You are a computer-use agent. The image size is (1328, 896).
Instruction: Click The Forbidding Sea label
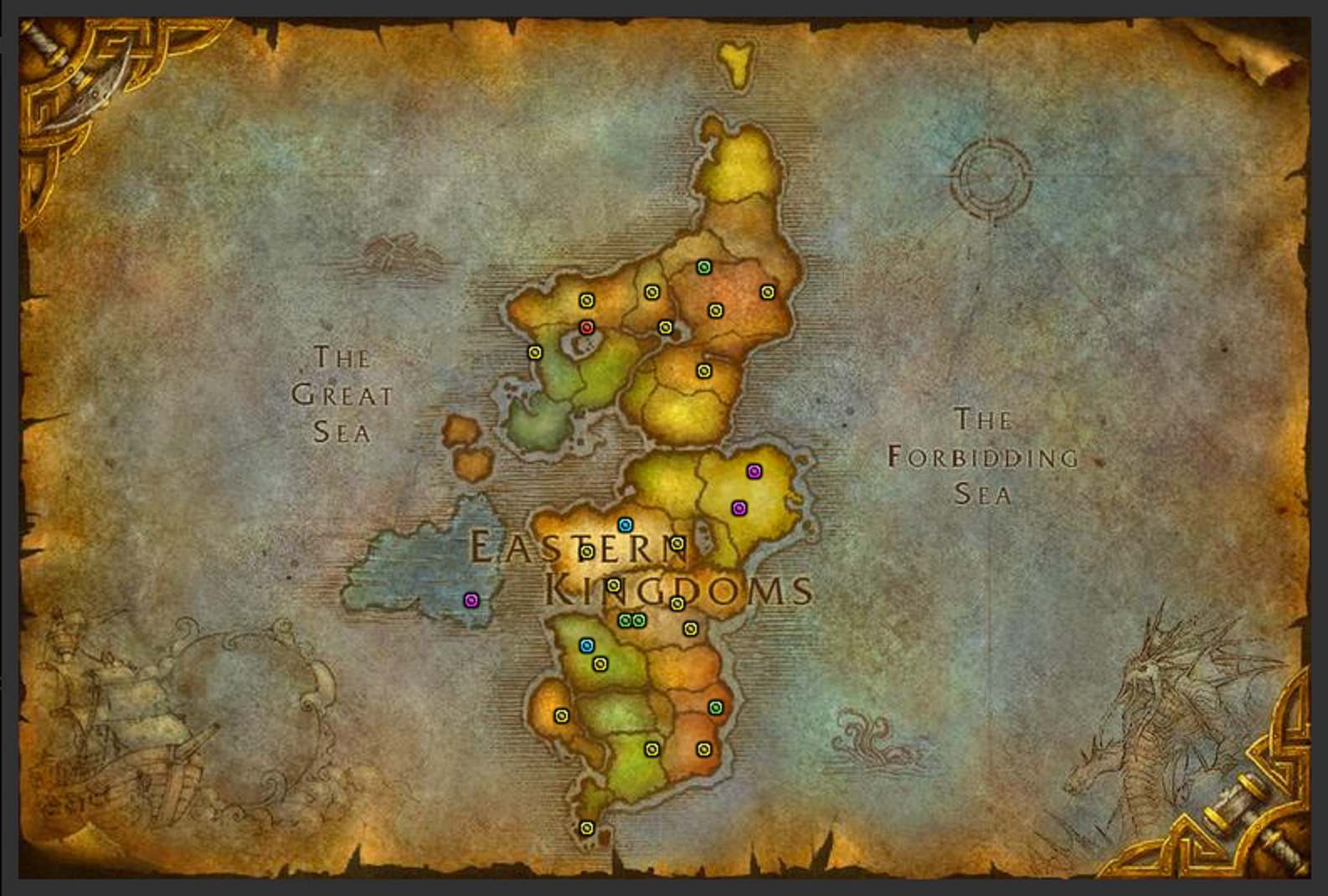pyautogui.click(x=984, y=456)
